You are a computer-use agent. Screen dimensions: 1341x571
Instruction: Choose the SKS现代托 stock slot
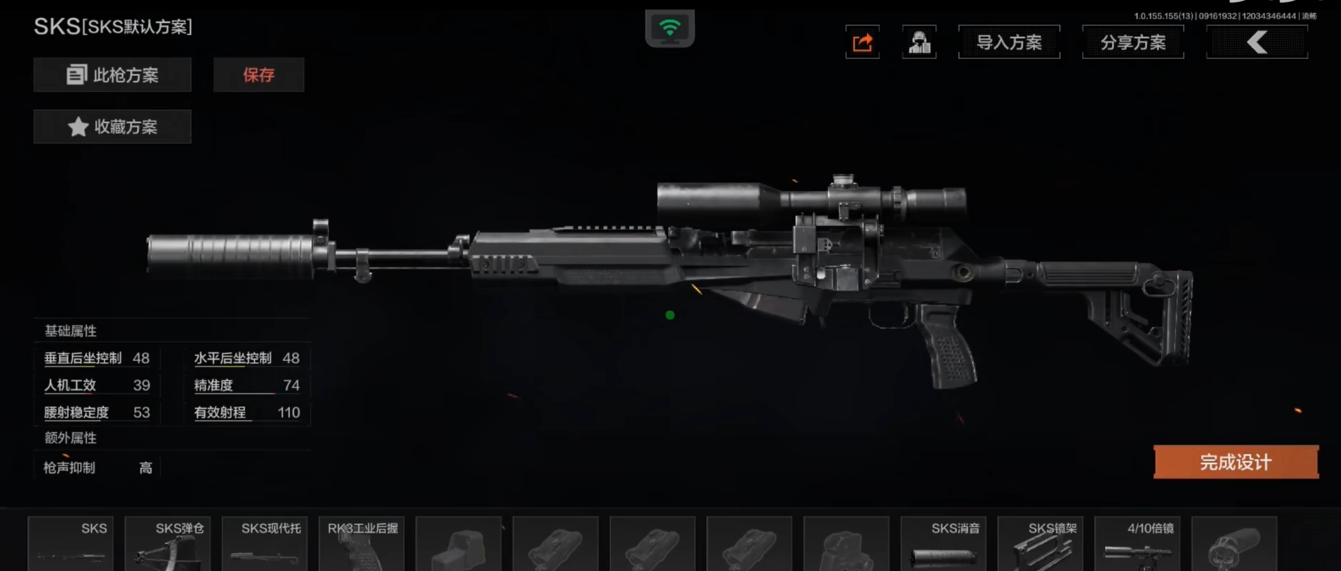coord(264,544)
